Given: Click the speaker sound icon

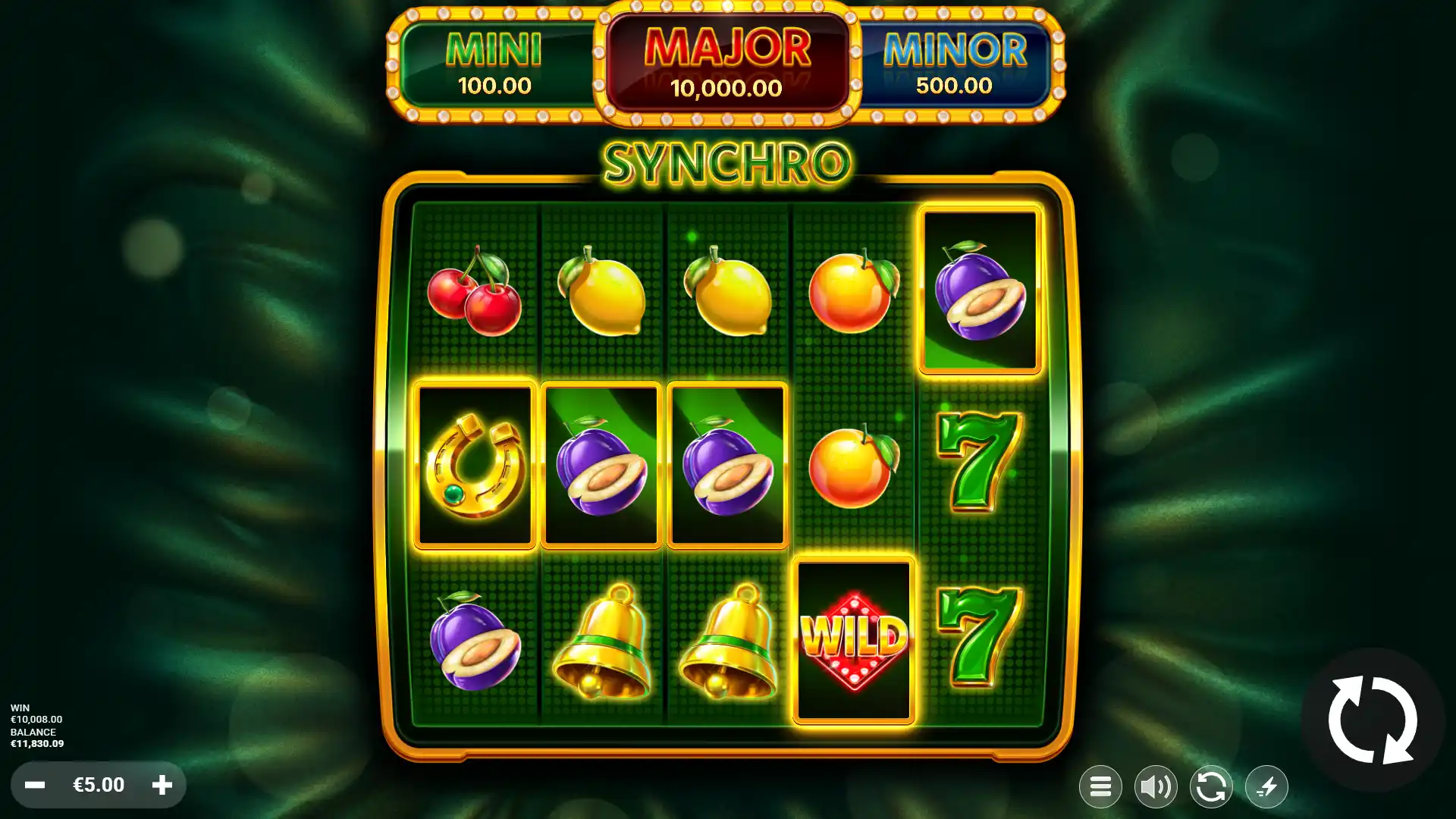Looking at the screenshot, I should click(1156, 786).
